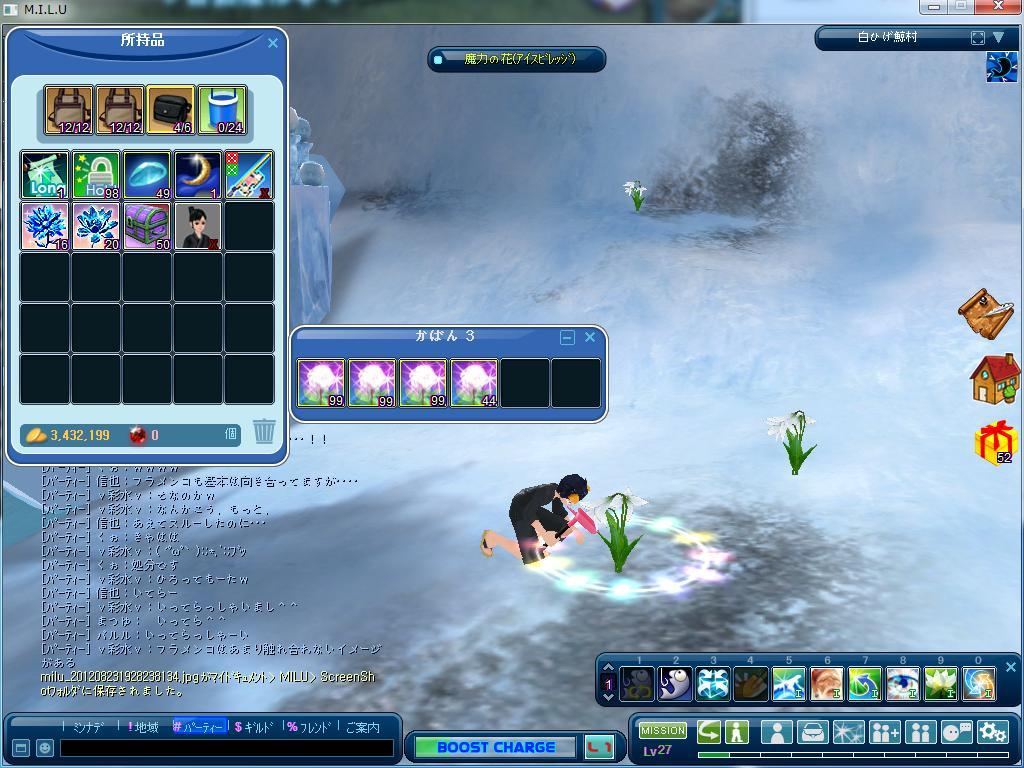The height and width of the screenshot is (768, 1024).
Task: Pick the purple treasure chest item
Action: (x=147, y=226)
